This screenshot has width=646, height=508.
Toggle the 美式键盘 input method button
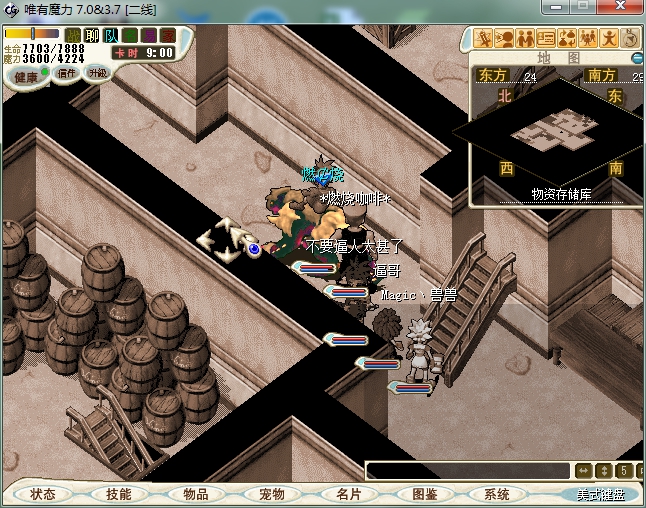(x=600, y=494)
